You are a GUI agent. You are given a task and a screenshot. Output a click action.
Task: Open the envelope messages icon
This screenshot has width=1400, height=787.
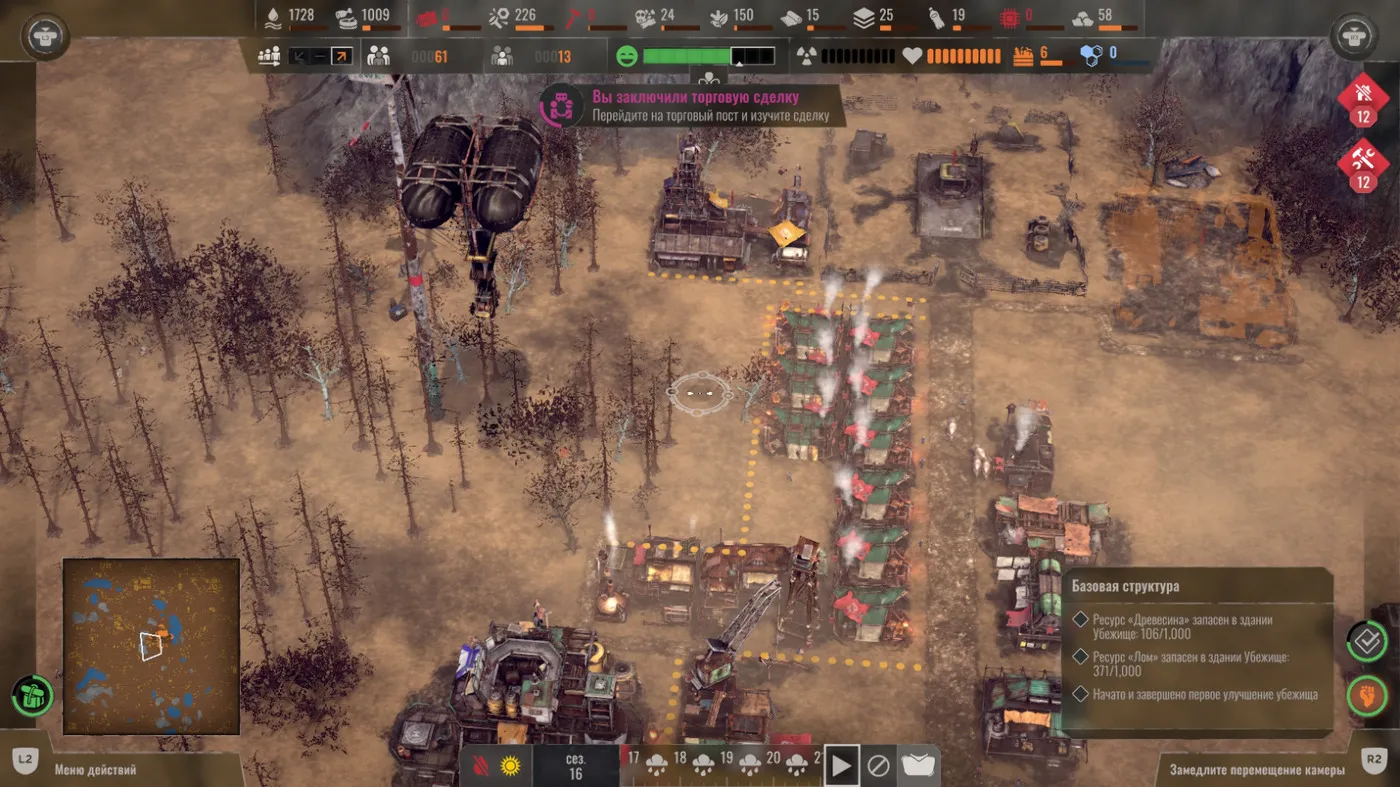tap(918, 766)
